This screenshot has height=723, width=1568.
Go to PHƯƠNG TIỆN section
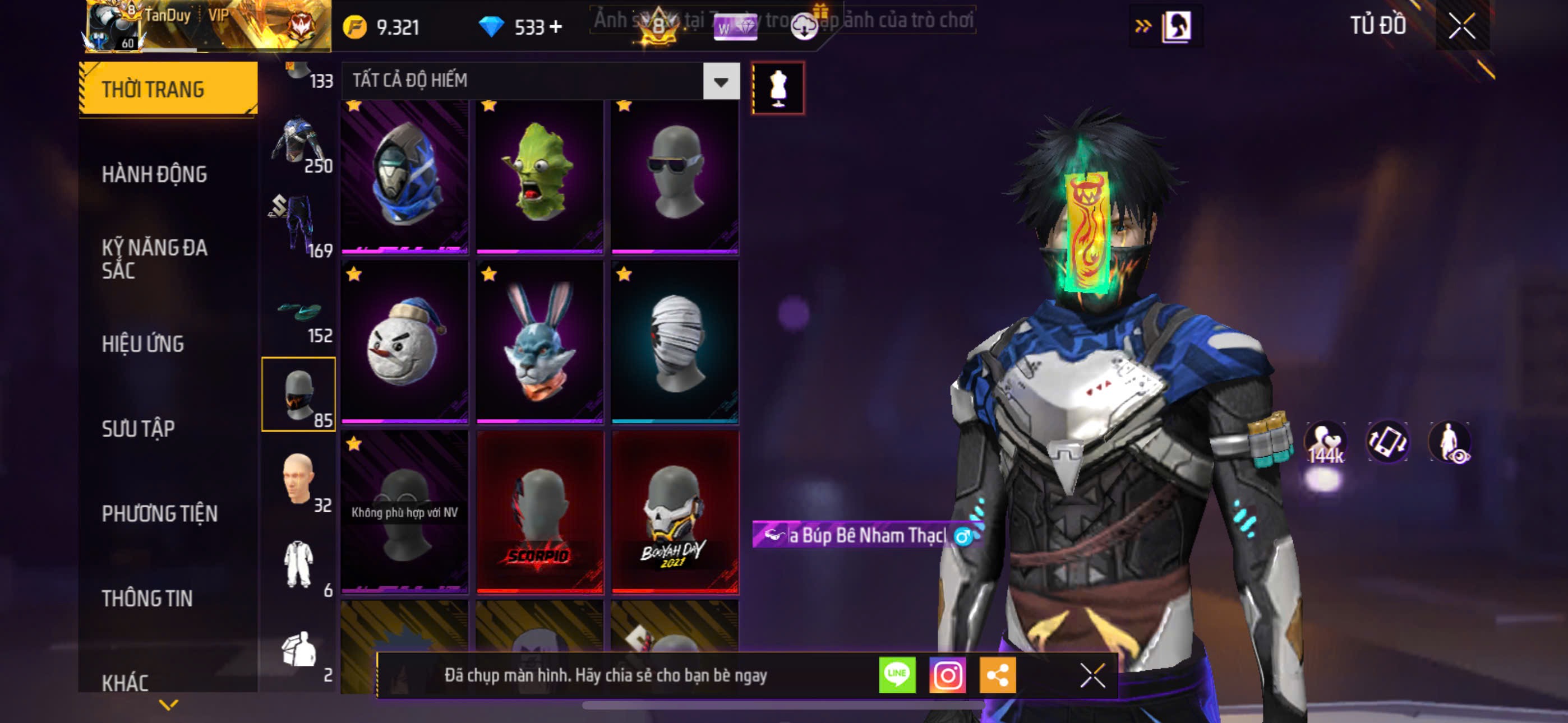[159, 513]
